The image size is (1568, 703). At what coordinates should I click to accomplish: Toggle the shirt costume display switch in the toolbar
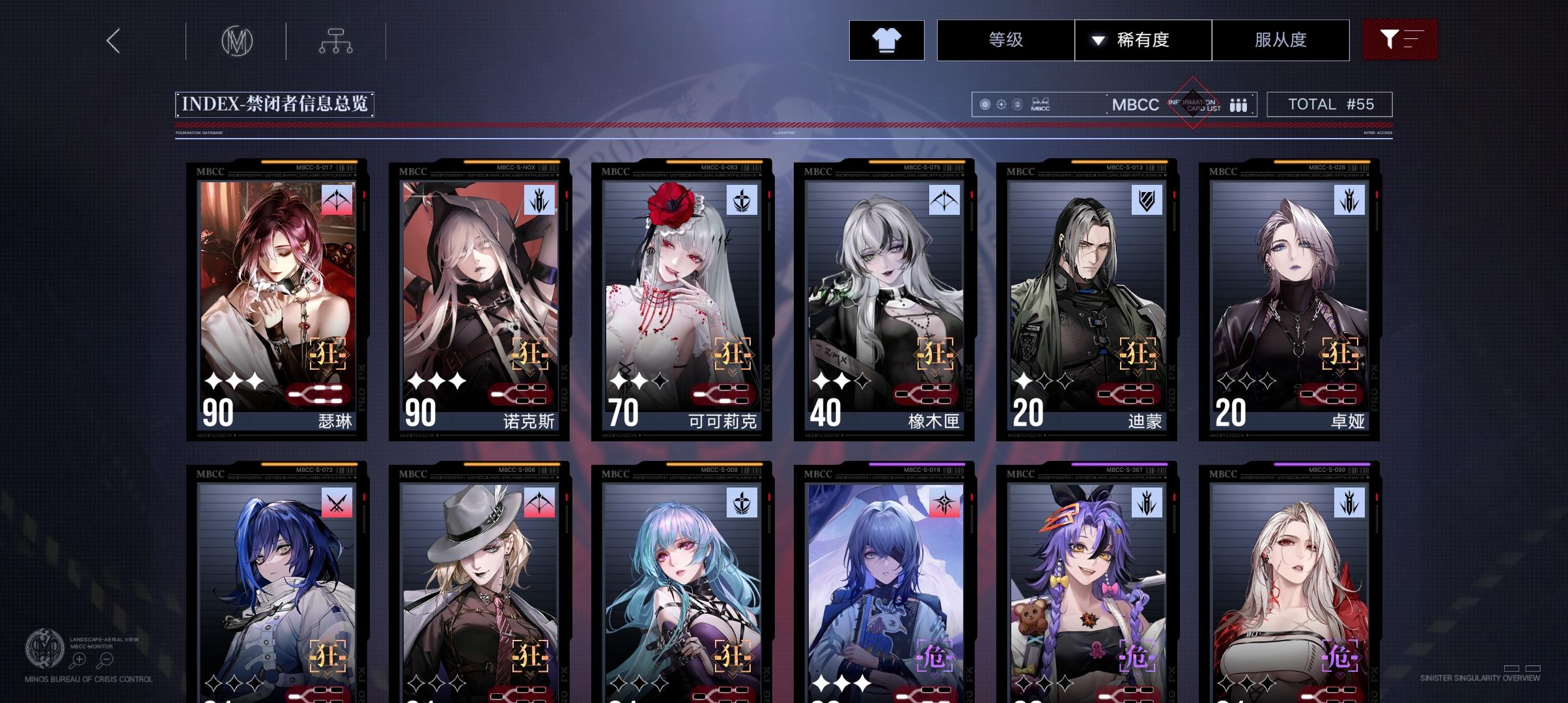pos(886,40)
